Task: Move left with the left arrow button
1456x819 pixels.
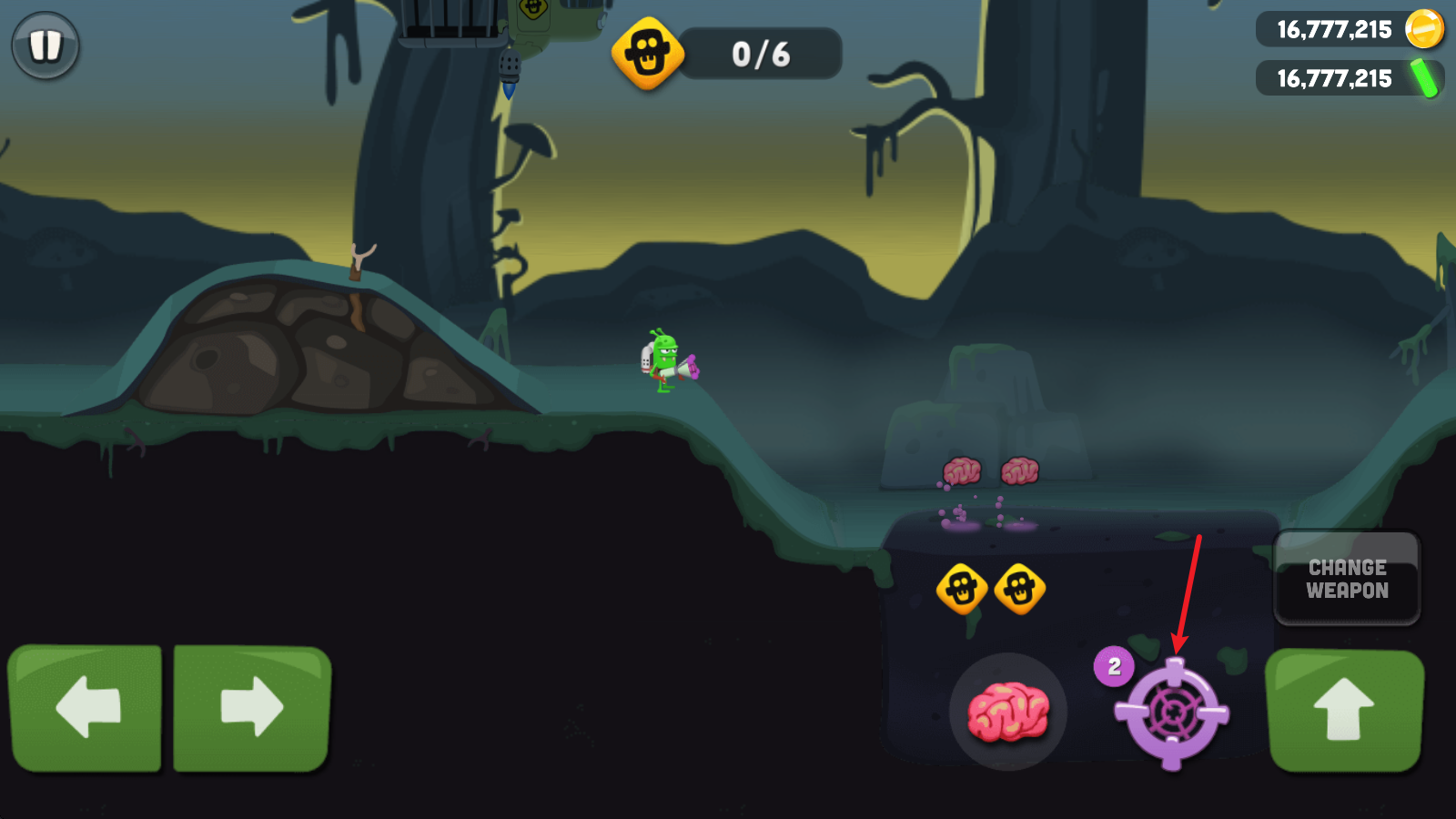Action: coord(86,708)
